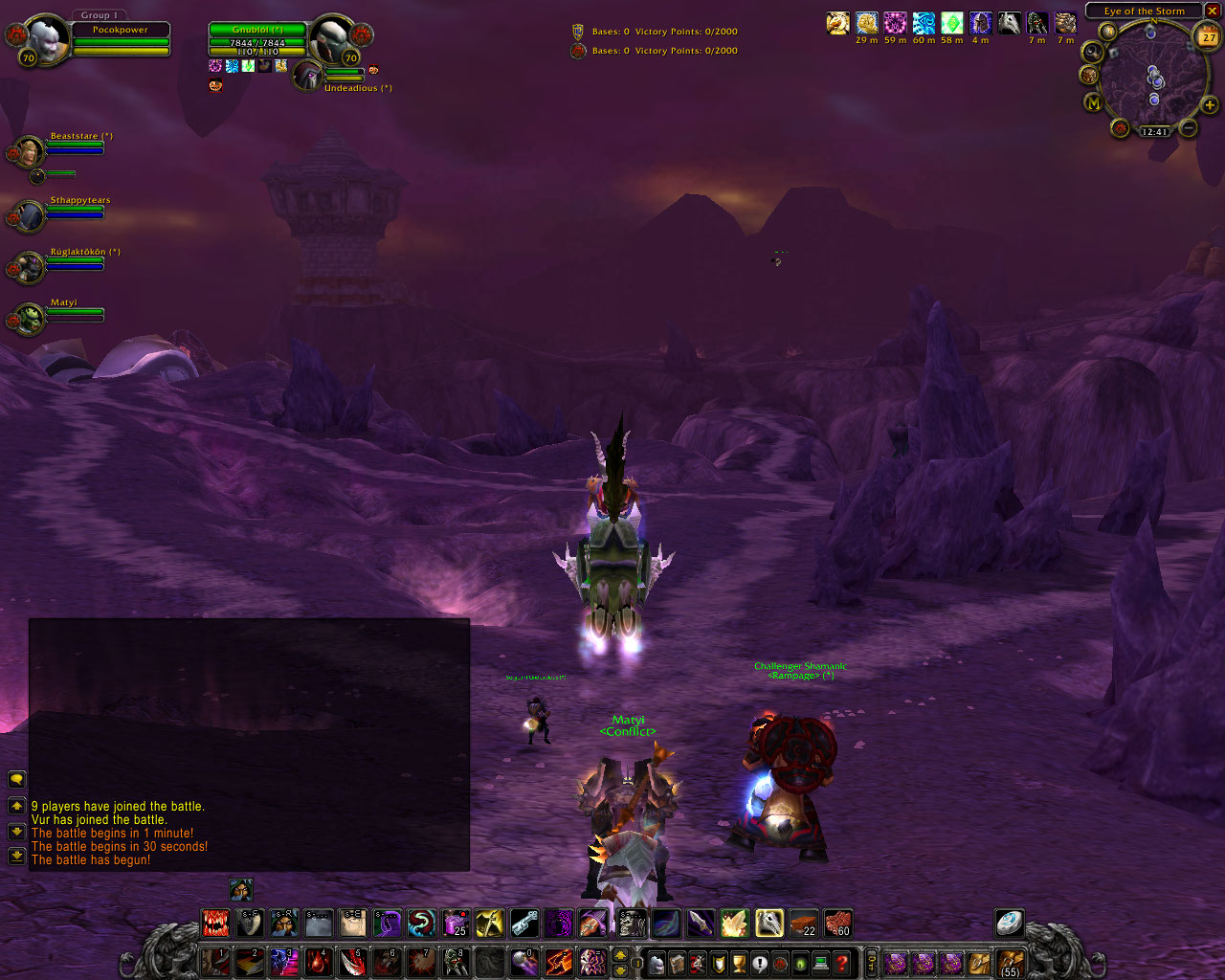Click the white horse mount buff icon
This screenshot has width=1225, height=980.
1009,23
